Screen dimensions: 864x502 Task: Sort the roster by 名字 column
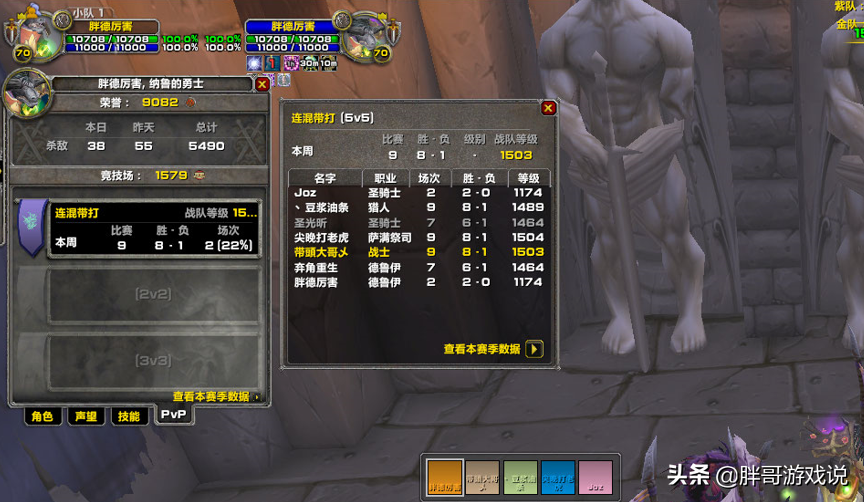(x=324, y=178)
